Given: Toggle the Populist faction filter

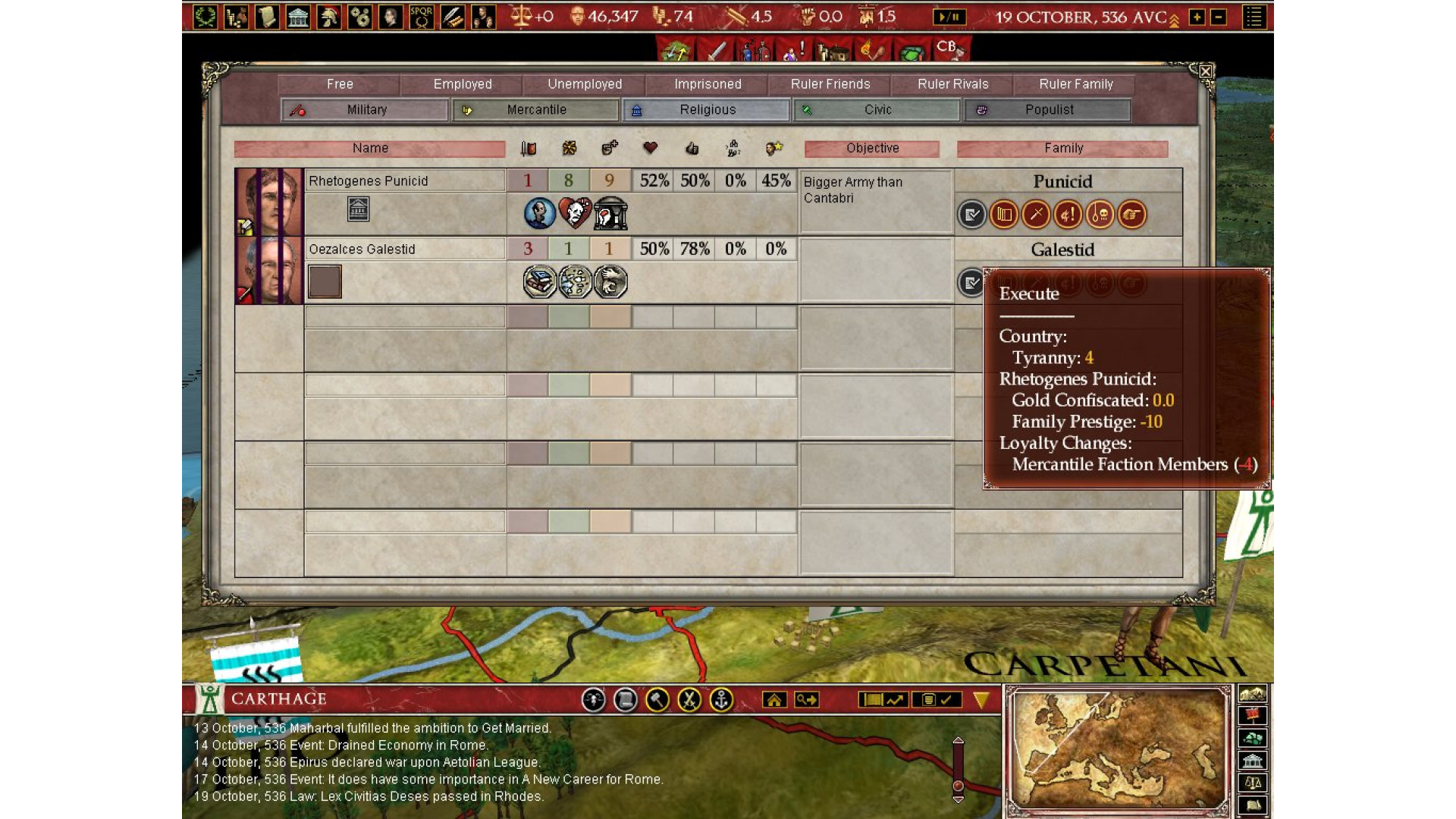Looking at the screenshot, I should (1047, 110).
